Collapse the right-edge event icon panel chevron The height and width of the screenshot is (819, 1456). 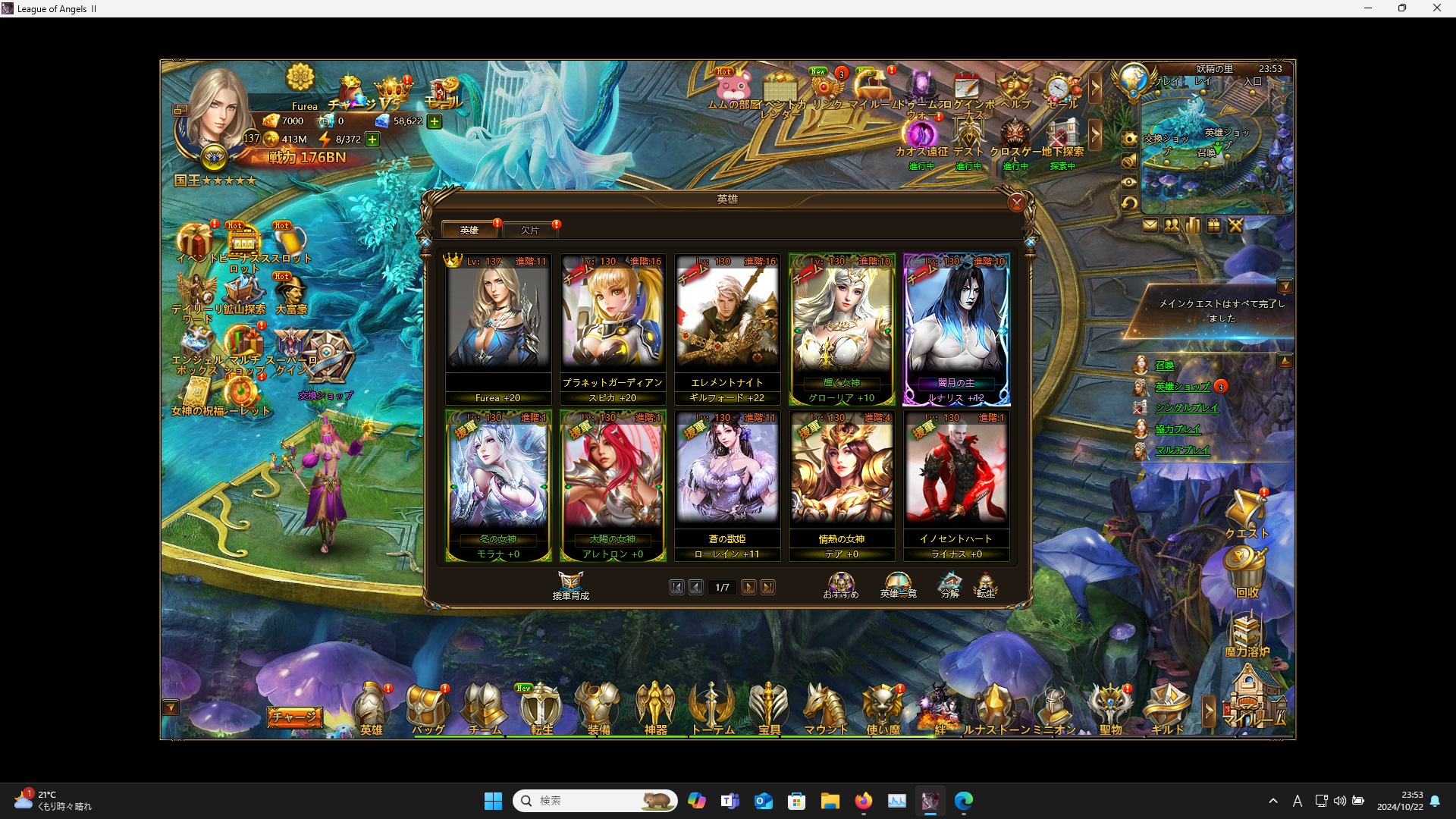coord(1097,89)
